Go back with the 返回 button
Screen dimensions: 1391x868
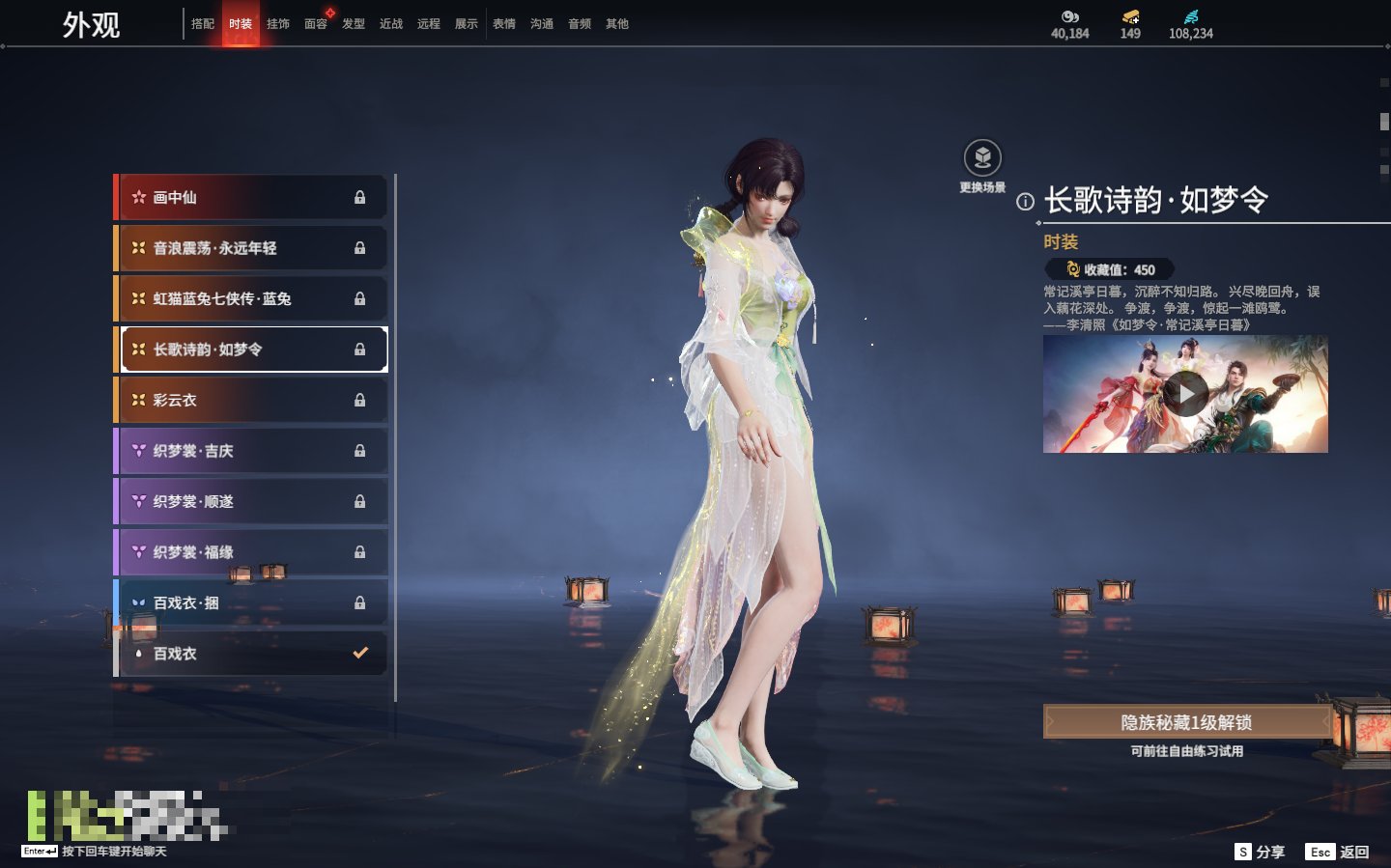coord(1338,852)
